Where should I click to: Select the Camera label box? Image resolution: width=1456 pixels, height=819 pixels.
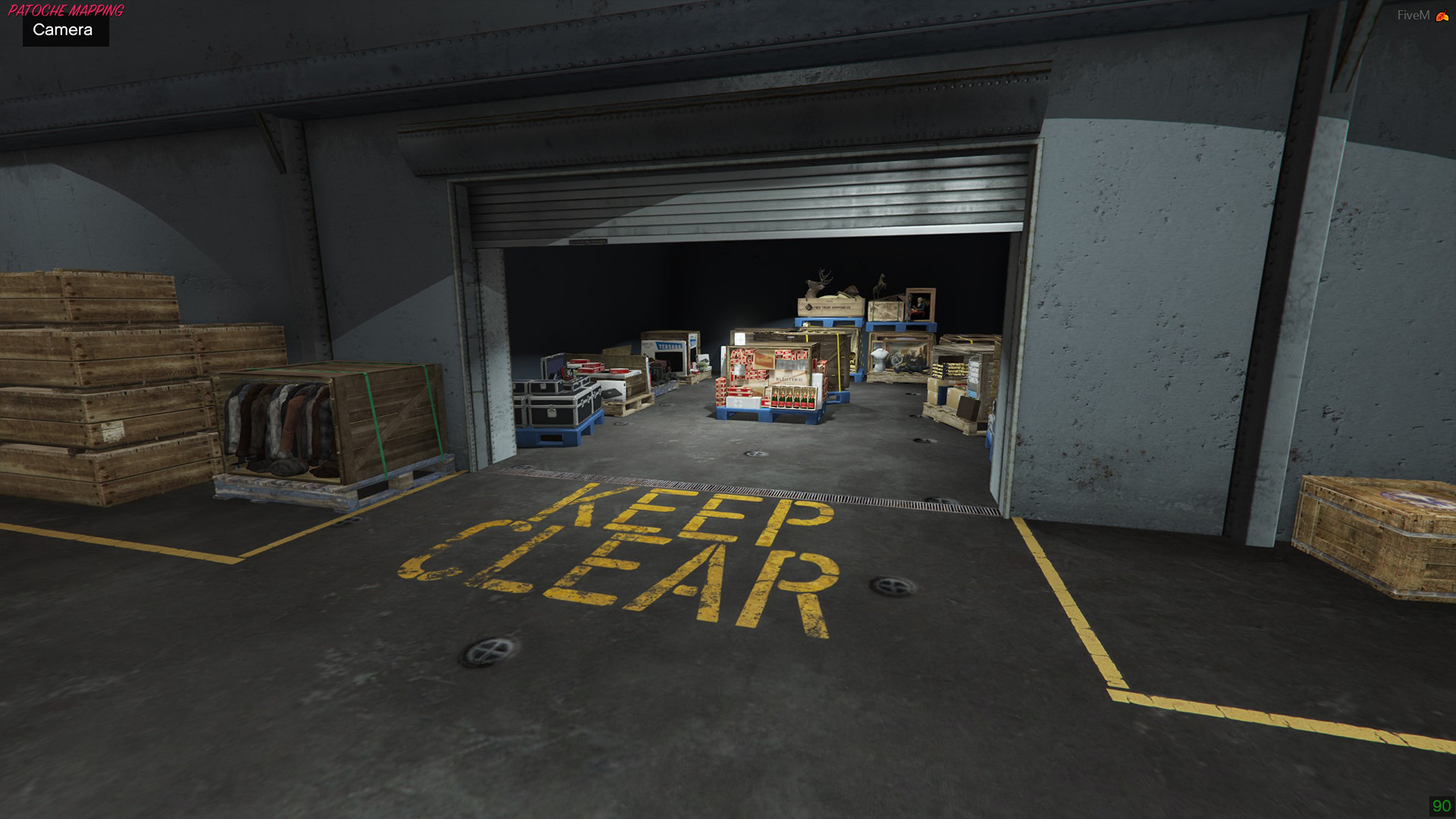tap(64, 30)
